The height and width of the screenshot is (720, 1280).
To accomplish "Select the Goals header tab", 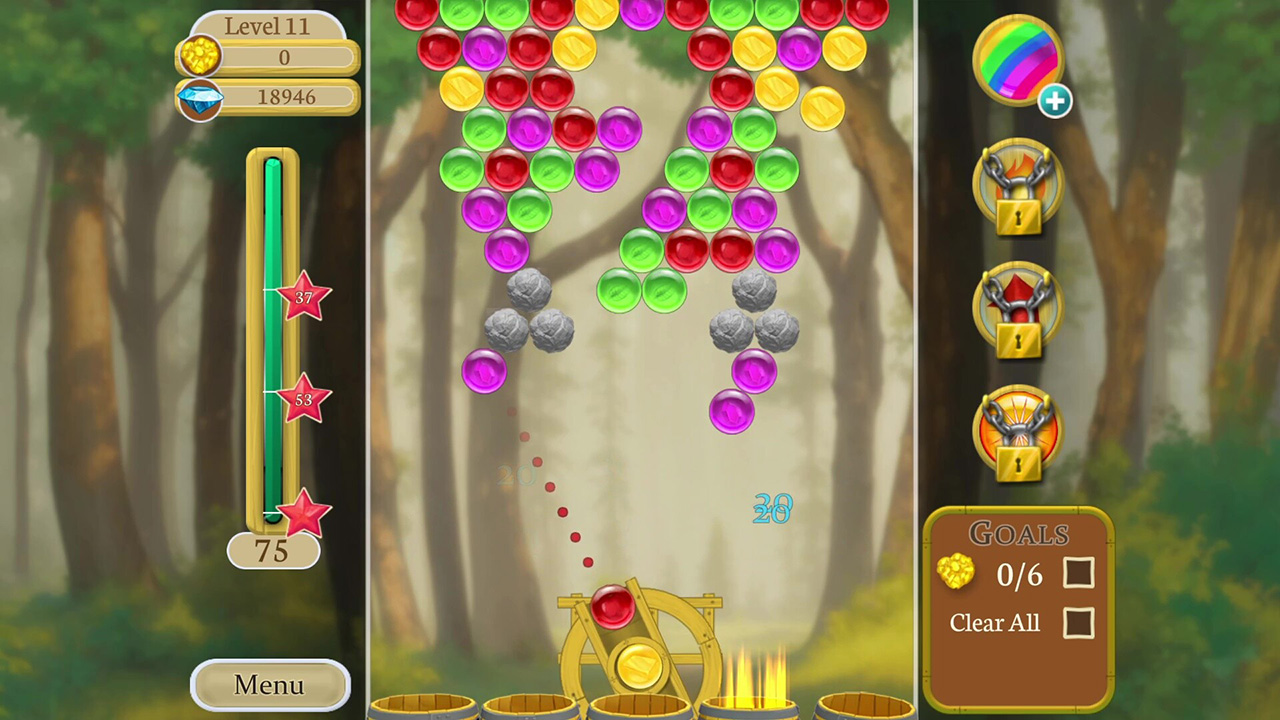I will tap(1018, 534).
